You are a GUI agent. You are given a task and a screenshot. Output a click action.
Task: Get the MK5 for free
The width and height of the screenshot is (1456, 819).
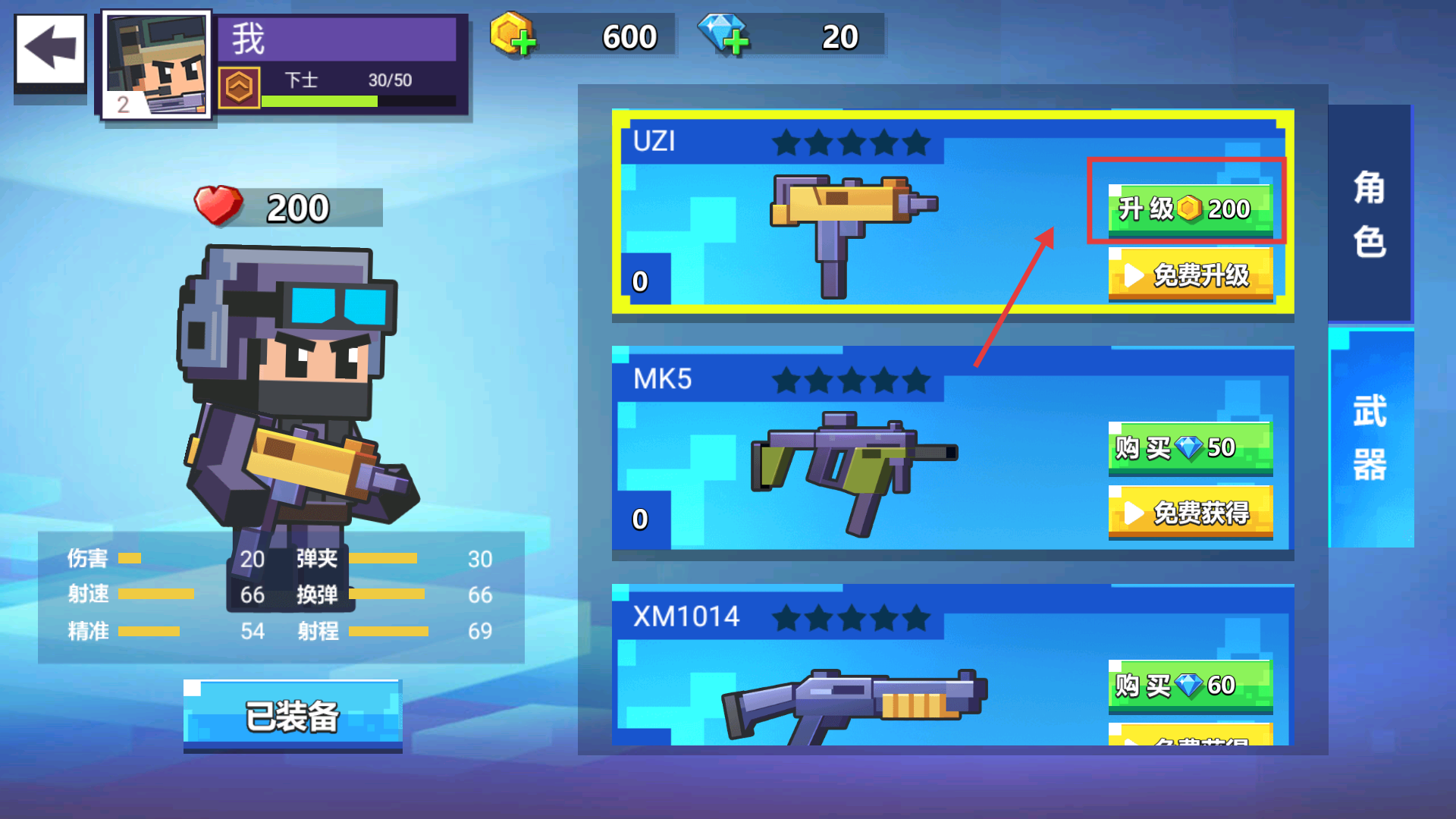(x=1189, y=513)
